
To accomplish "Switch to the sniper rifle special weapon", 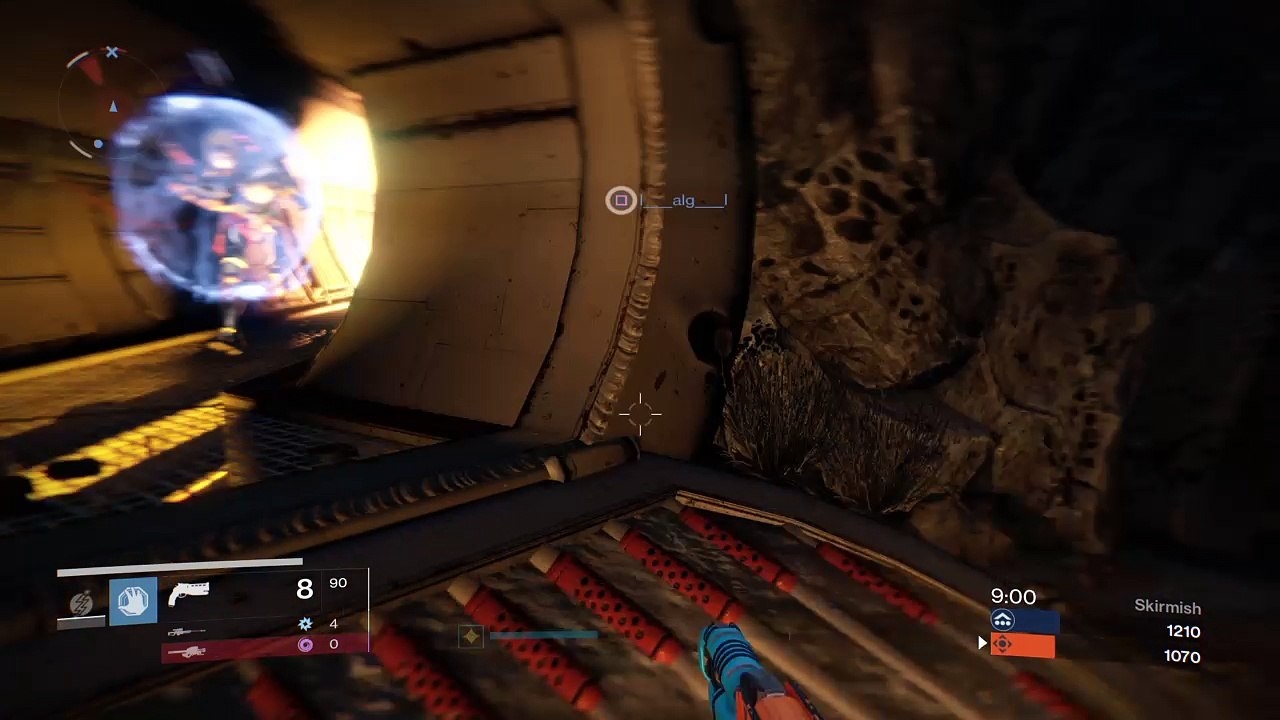I will [187, 631].
